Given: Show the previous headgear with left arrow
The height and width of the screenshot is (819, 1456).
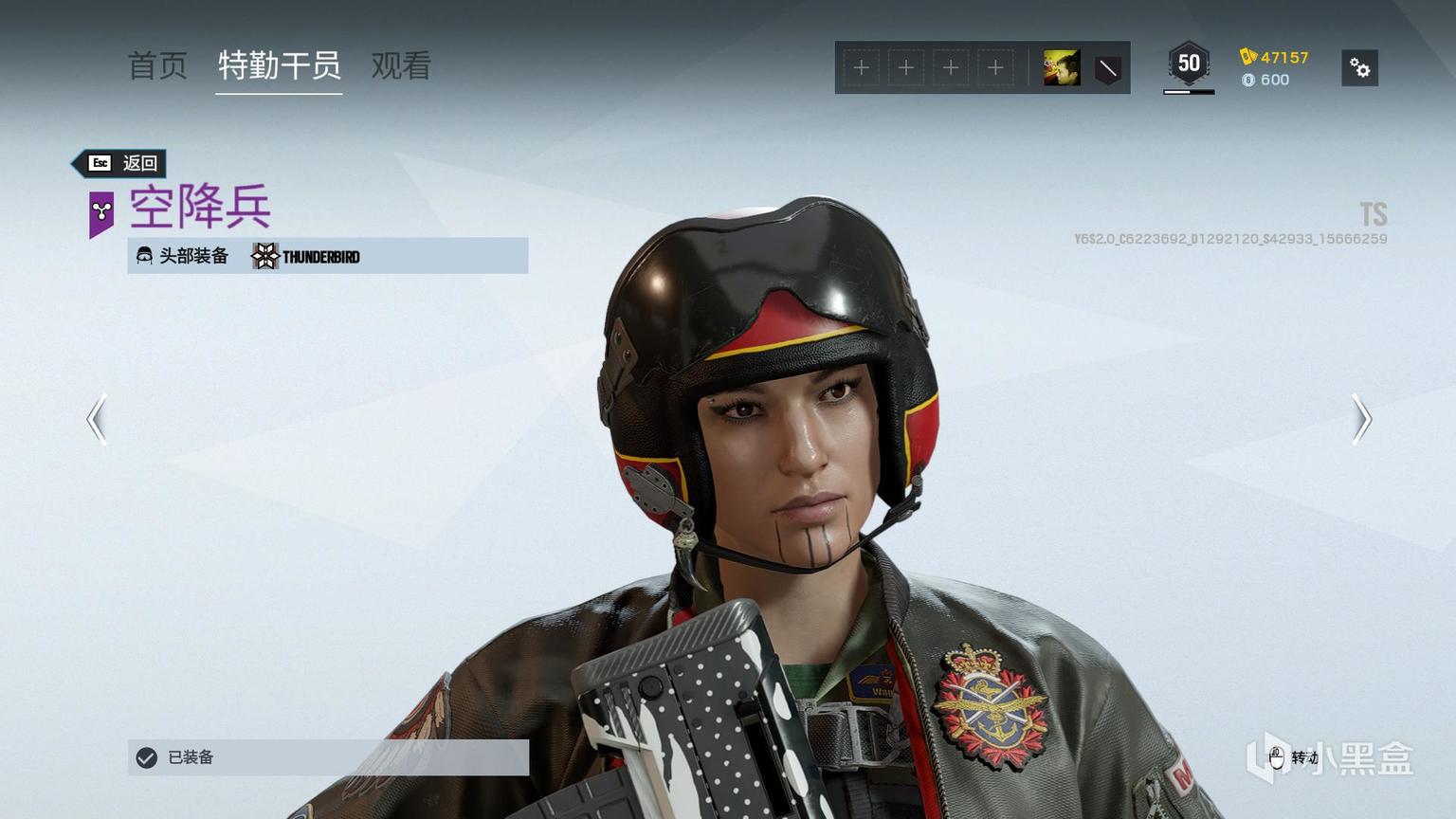Looking at the screenshot, I should click(x=97, y=419).
